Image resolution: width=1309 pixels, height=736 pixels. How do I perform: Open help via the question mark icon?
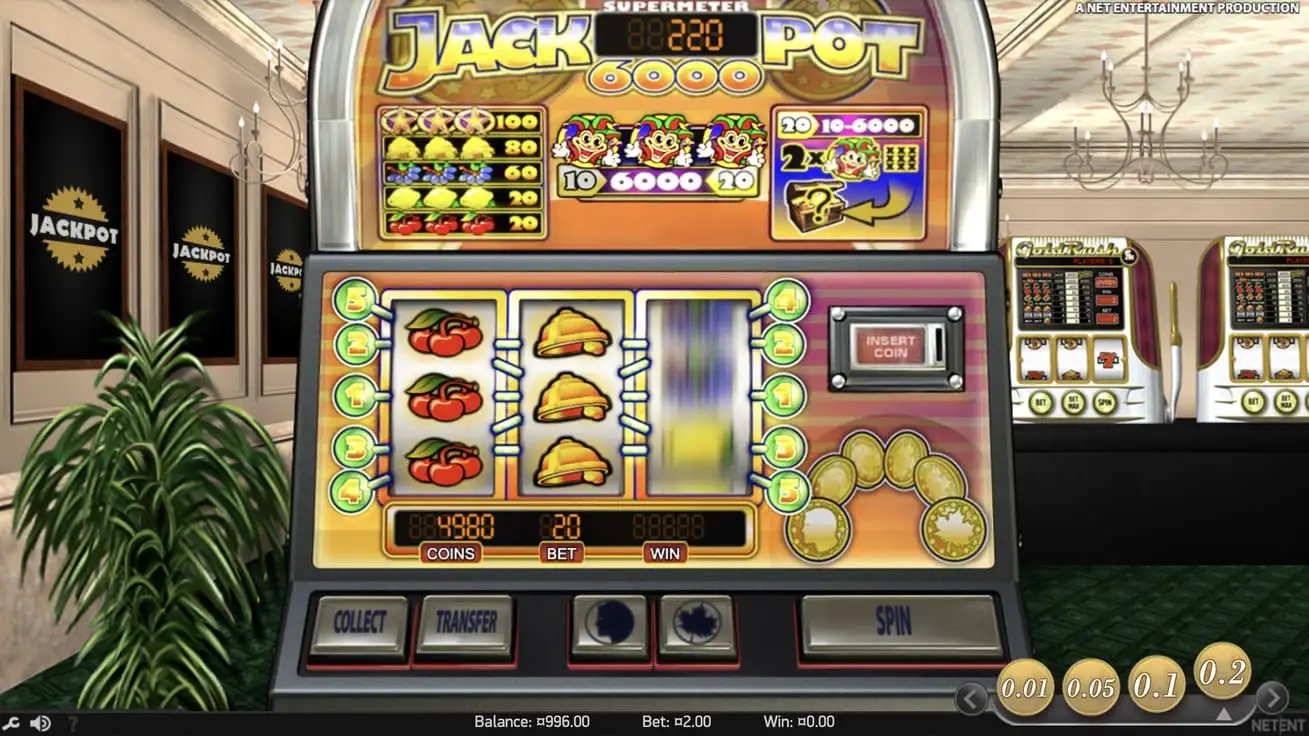72,721
